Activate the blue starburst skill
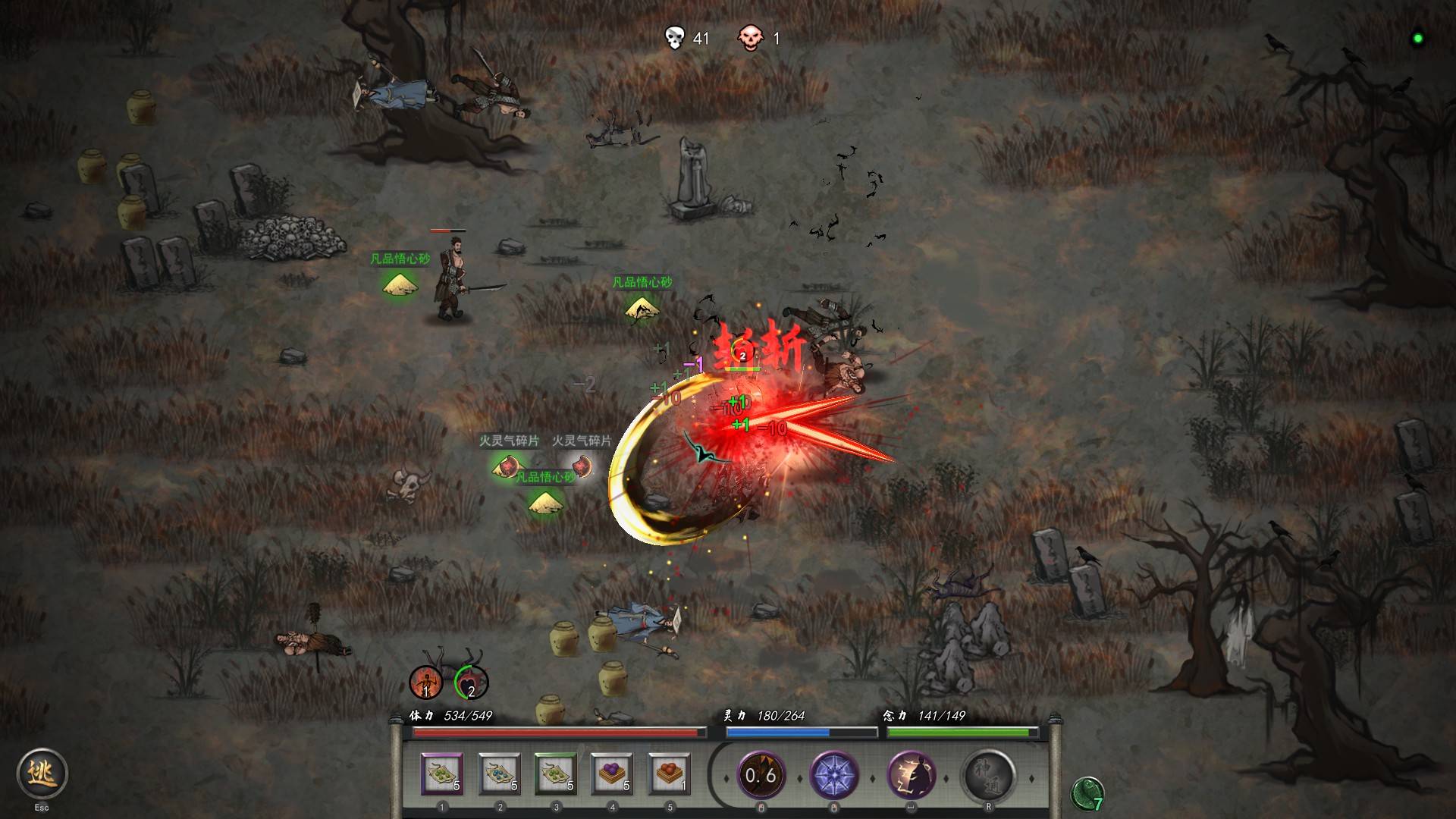 pyautogui.click(x=834, y=775)
